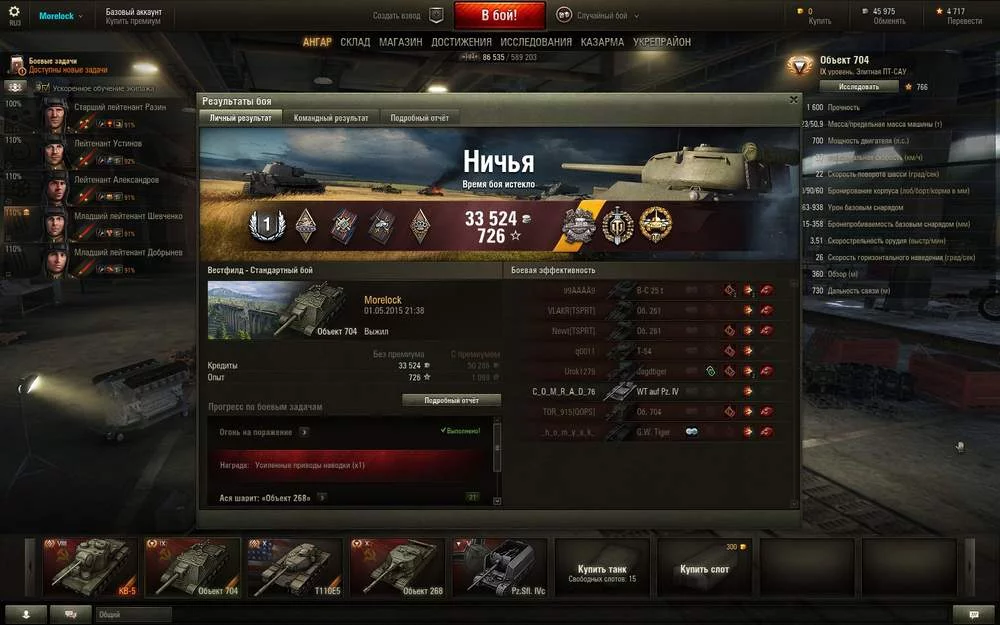Click the "Купить танк" slot
This screenshot has width=1000, height=625.
[x=602, y=567]
